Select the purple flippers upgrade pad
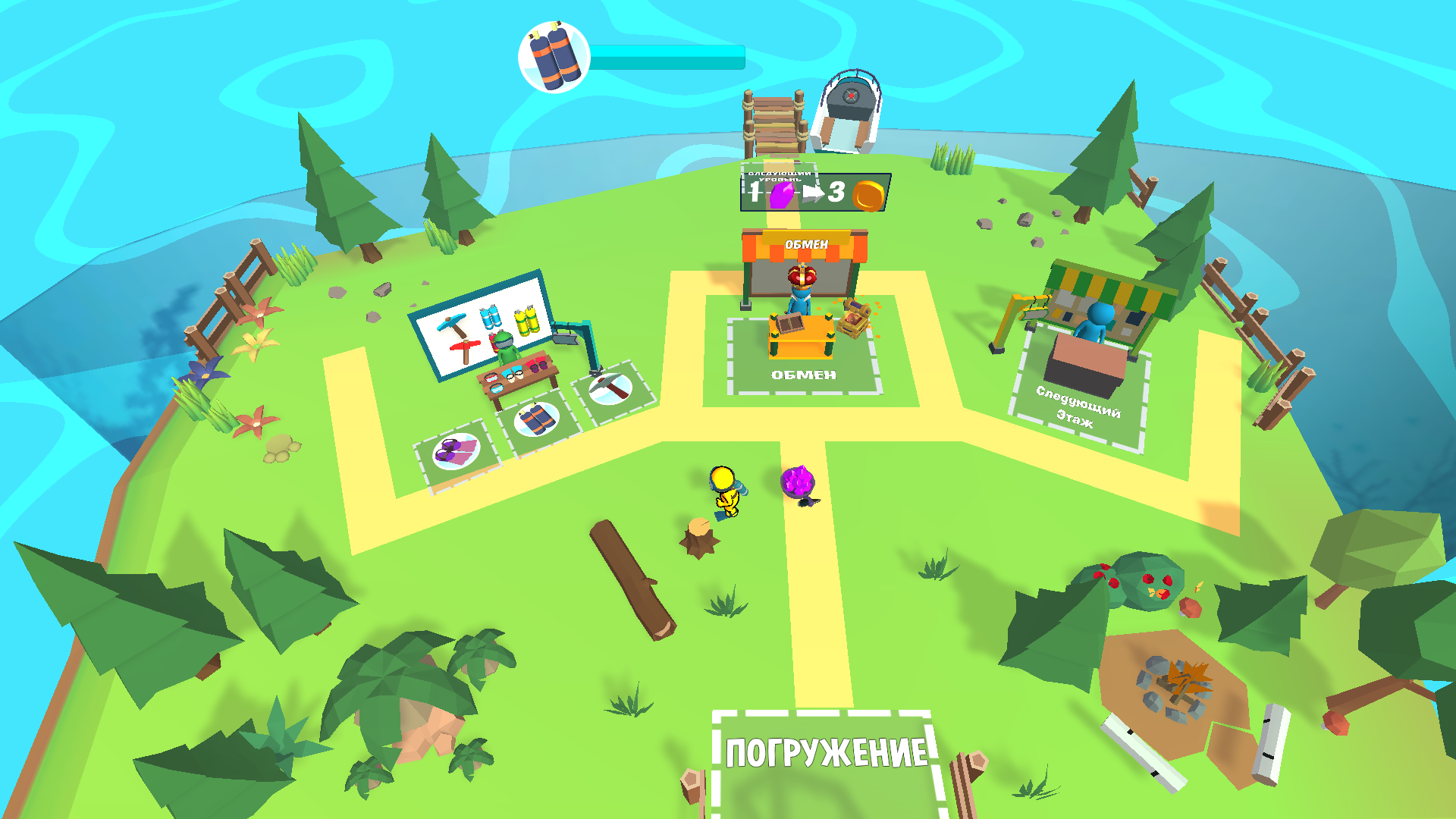Viewport: 1456px width, 819px height. click(x=458, y=452)
